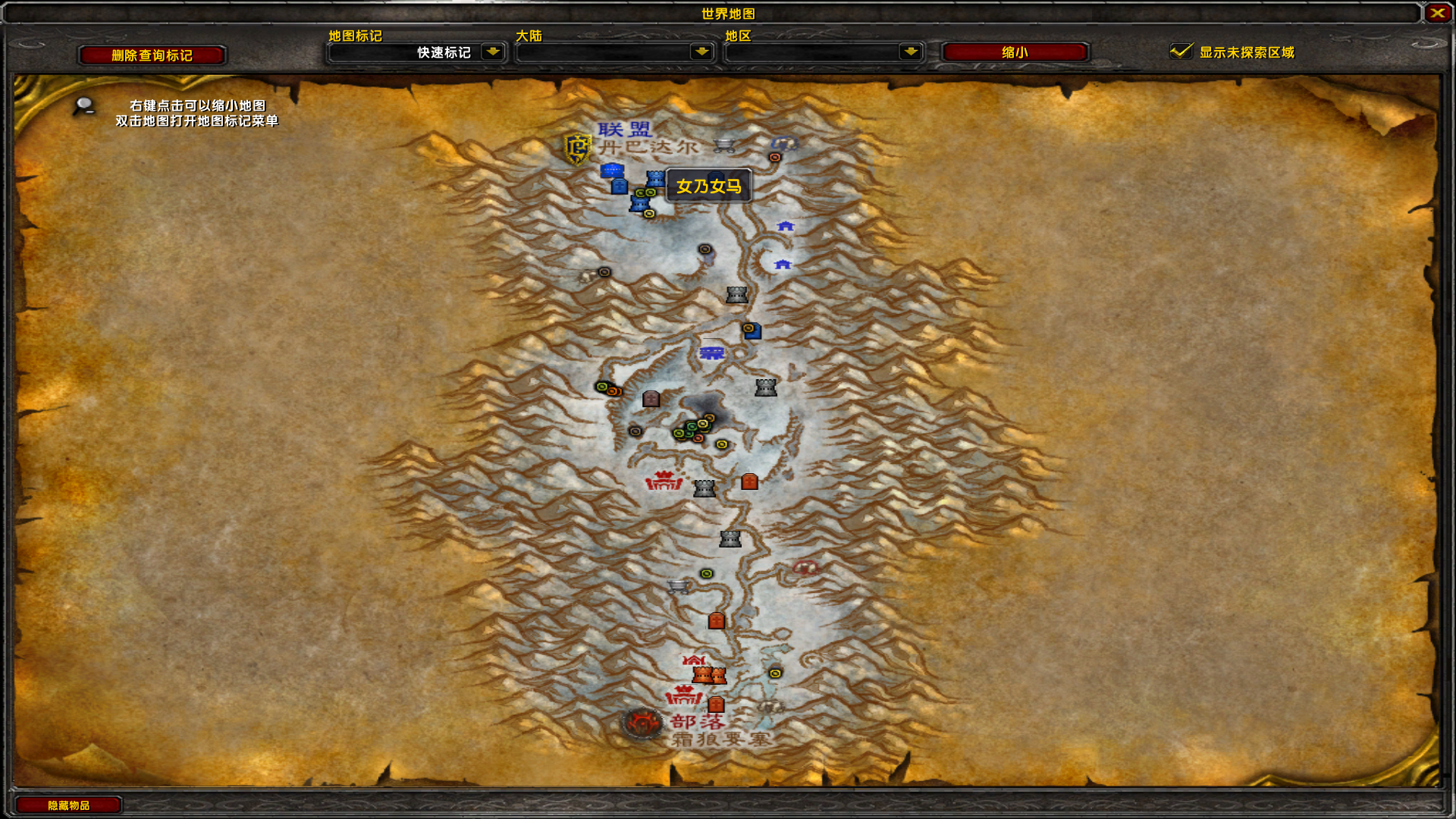Click the 隐藏物品 button at bottom left

click(68, 805)
